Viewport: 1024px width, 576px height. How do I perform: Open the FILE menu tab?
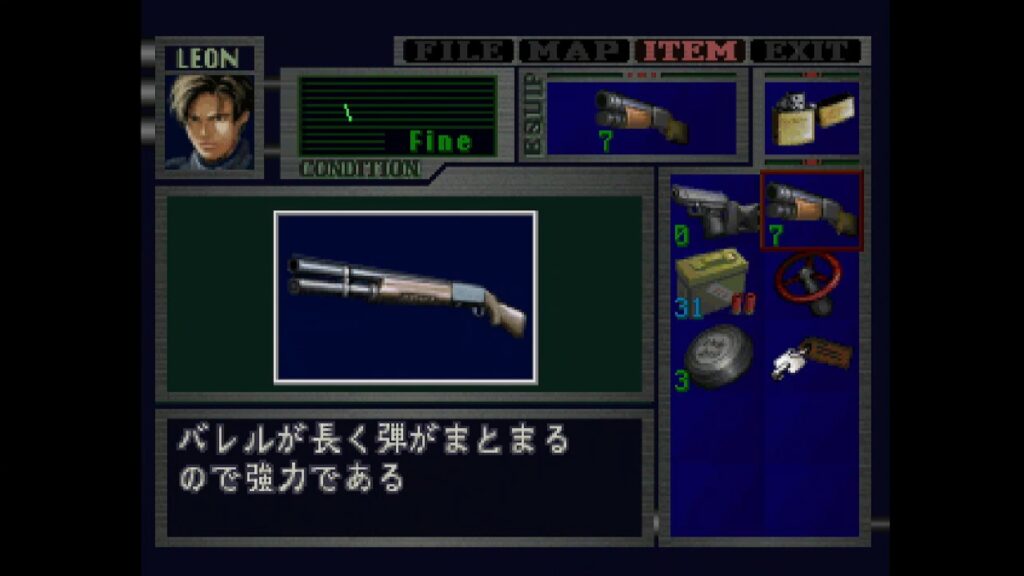(x=455, y=51)
